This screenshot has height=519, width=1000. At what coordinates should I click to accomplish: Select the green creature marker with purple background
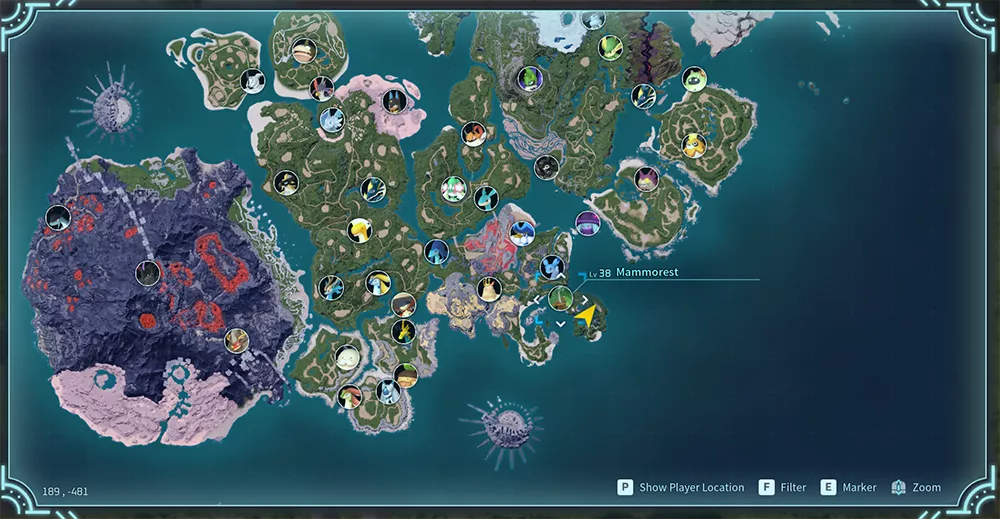point(530,78)
